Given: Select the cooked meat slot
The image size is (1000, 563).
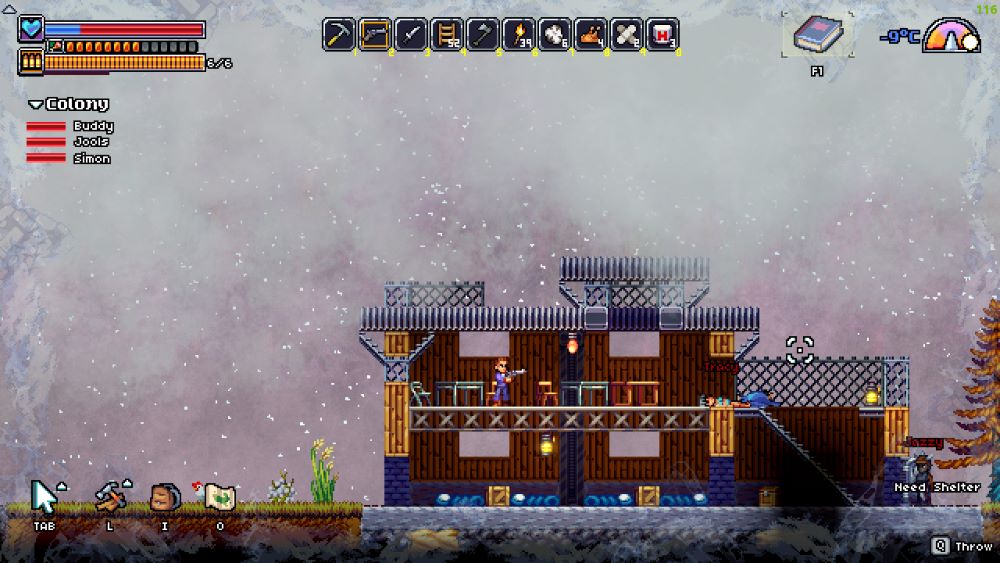Looking at the screenshot, I should pyautogui.click(x=591, y=34).
